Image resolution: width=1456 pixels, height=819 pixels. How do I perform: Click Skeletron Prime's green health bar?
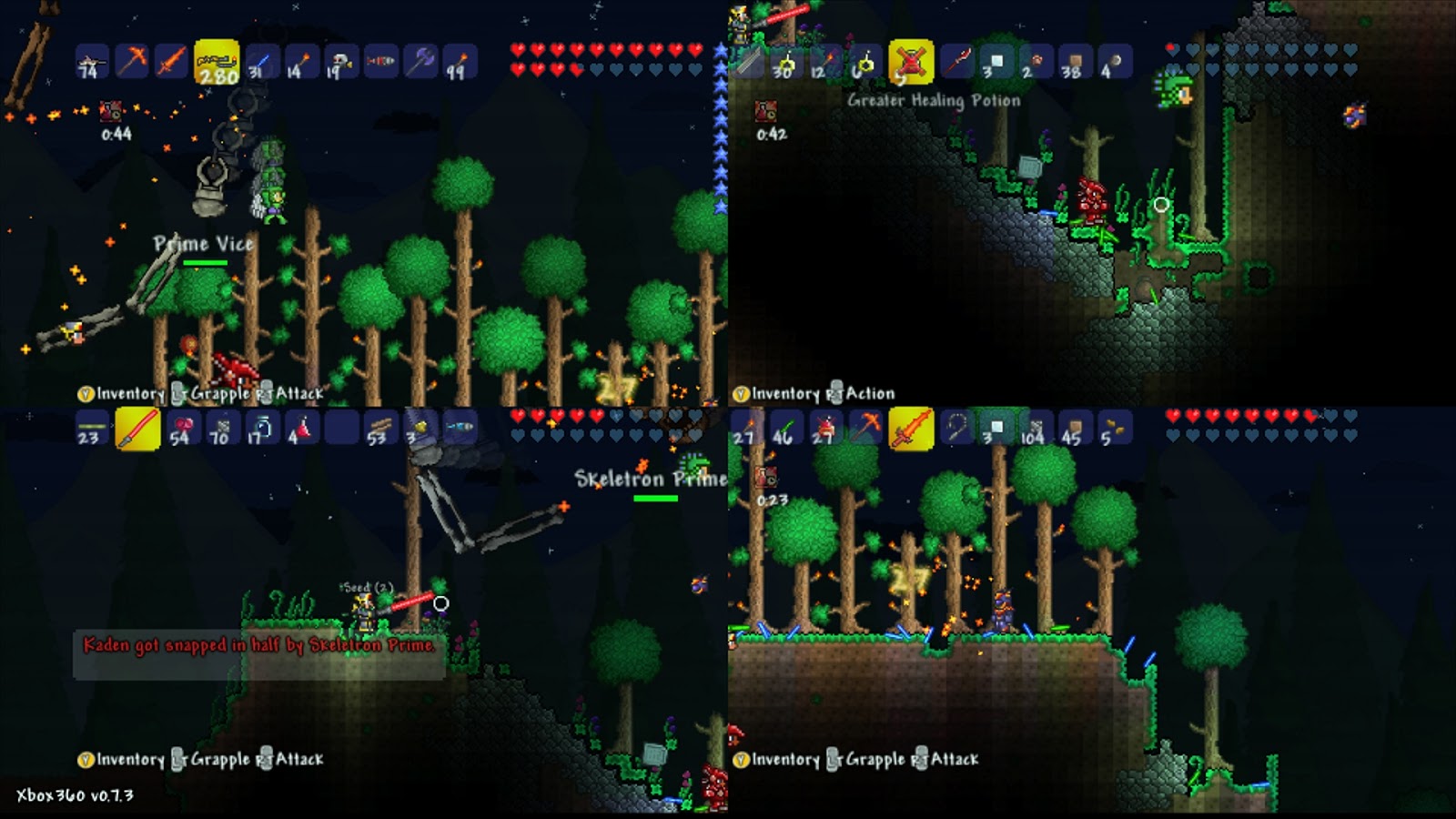(654, 497)
